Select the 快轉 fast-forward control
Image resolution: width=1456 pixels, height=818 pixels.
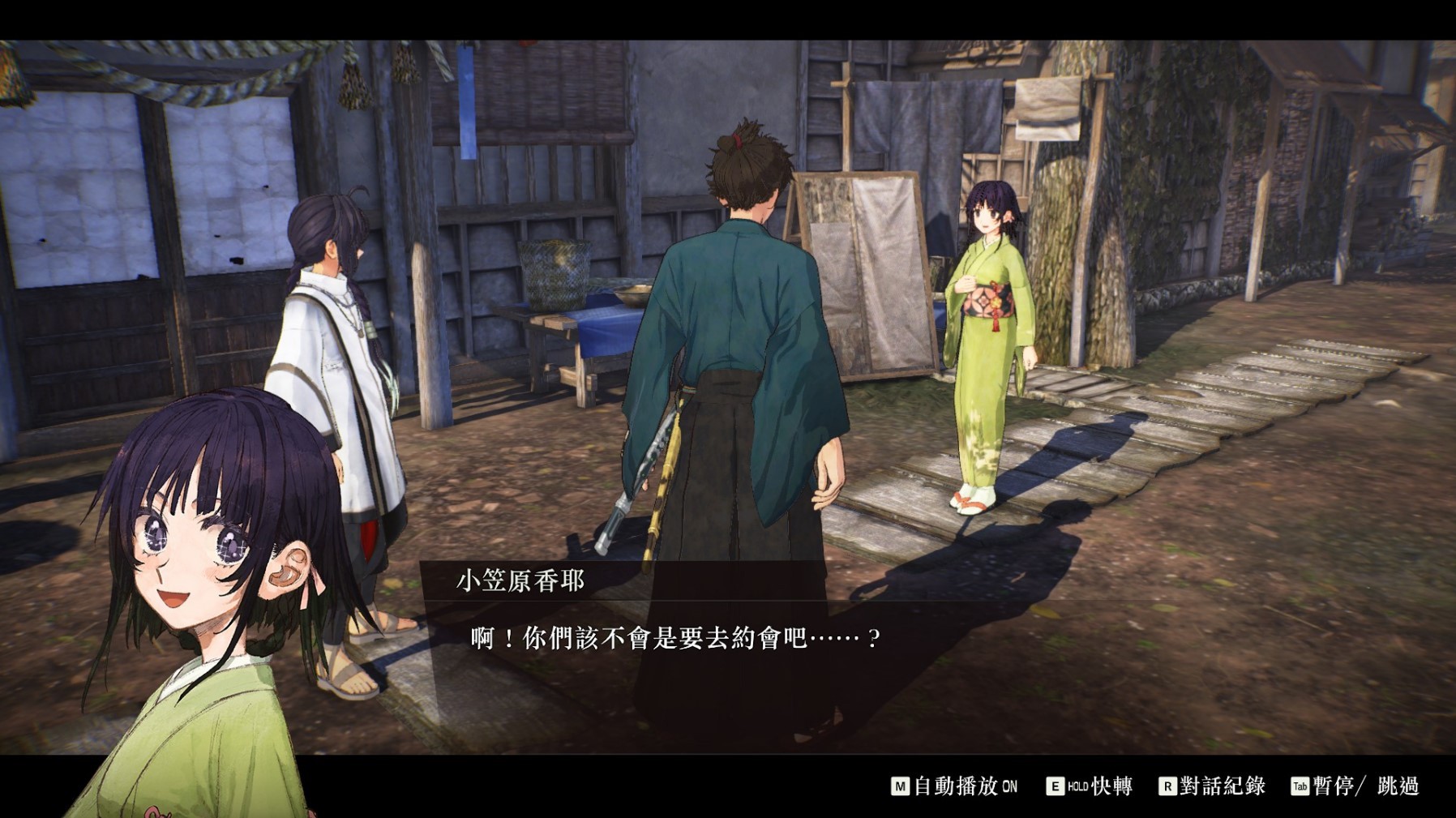click(1111, 785)
